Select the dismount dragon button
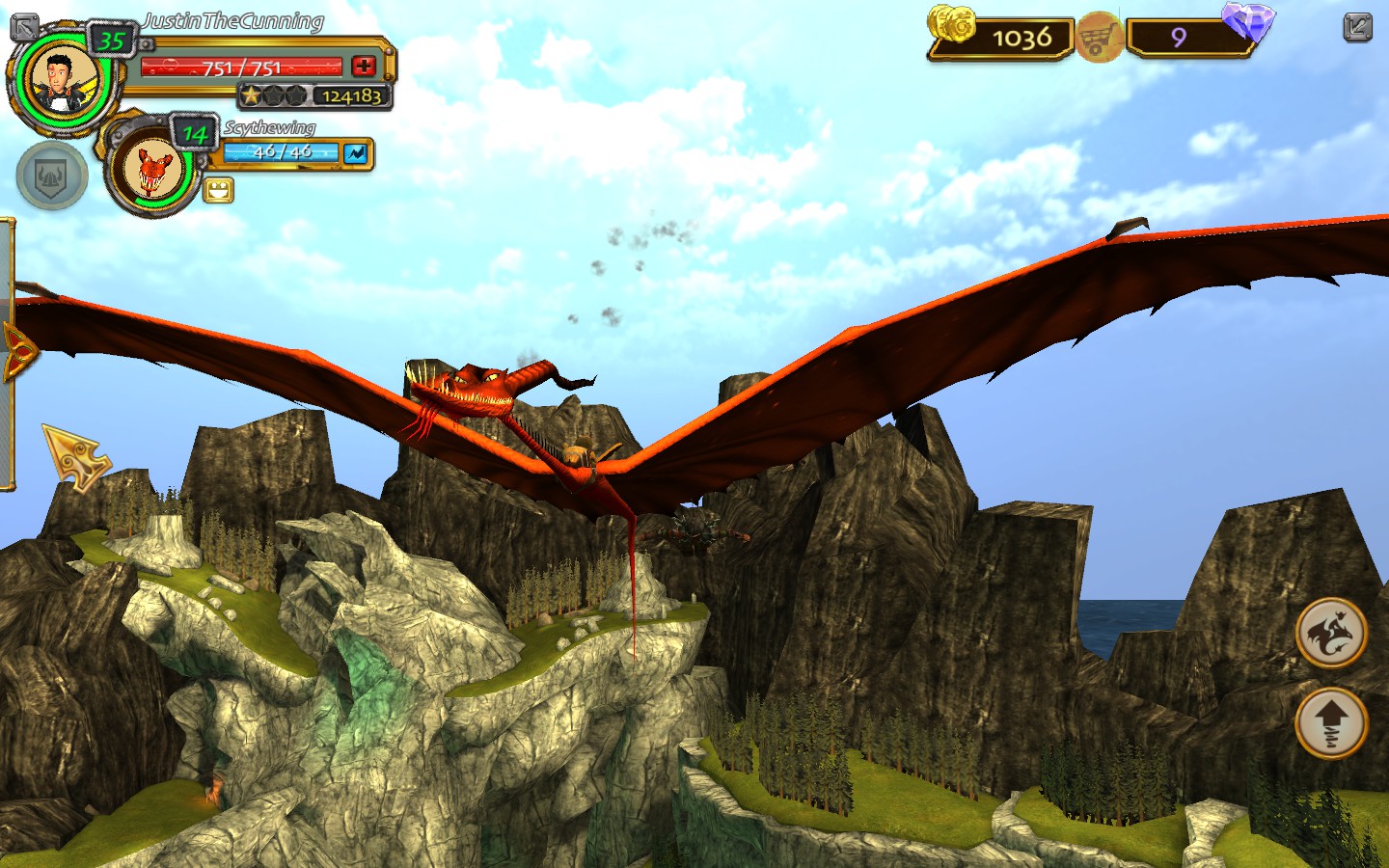This screenshot has height=868, width=1389. point(1332,632)
